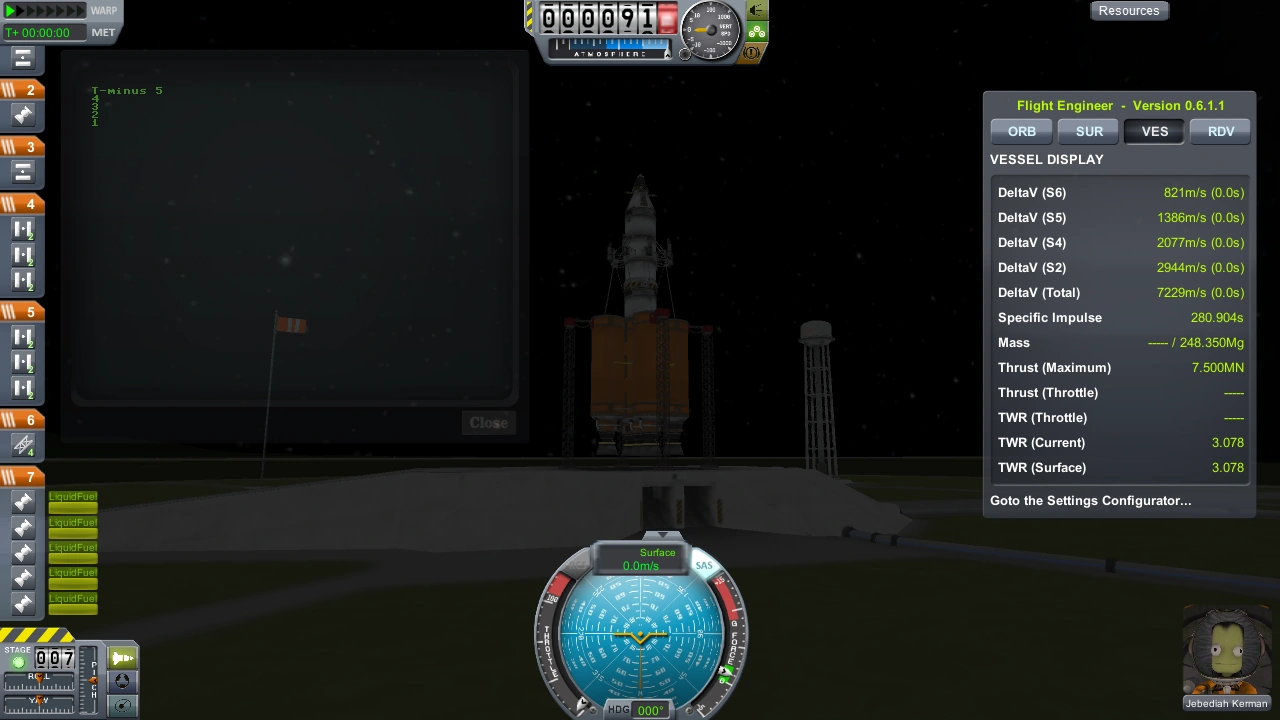
Task: Toggle the brakes button
Action: click(753, 52)
